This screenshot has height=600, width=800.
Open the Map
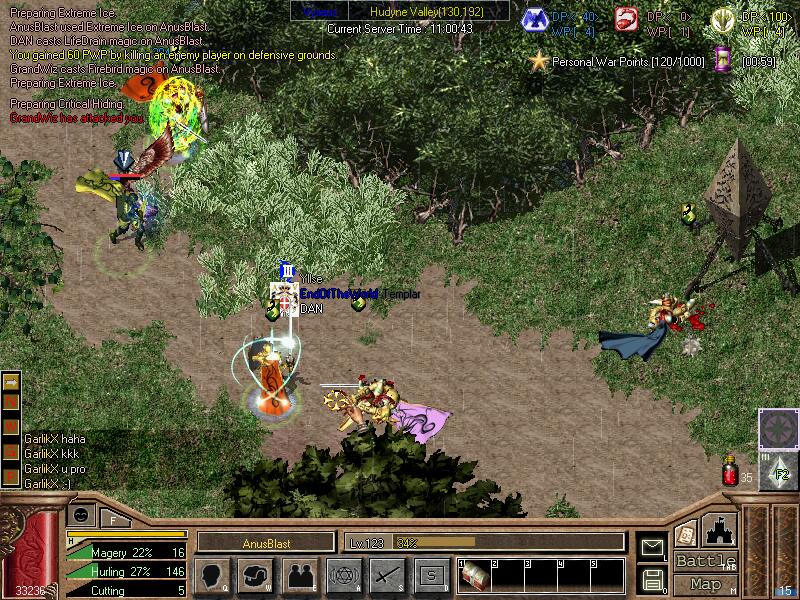705,583
